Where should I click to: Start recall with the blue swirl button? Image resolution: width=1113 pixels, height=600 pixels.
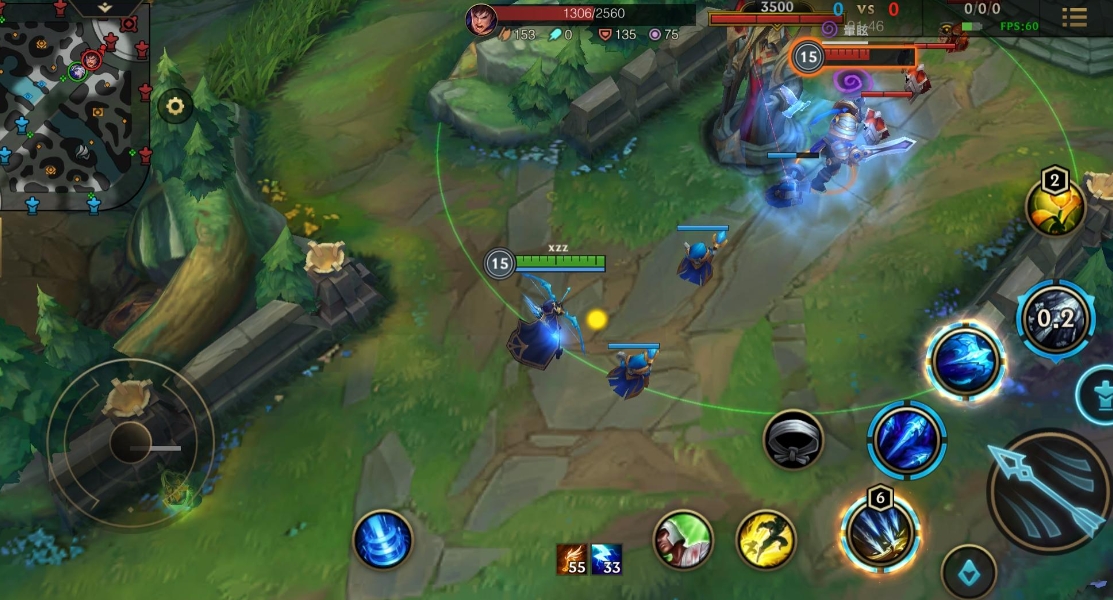pos(383,539)
